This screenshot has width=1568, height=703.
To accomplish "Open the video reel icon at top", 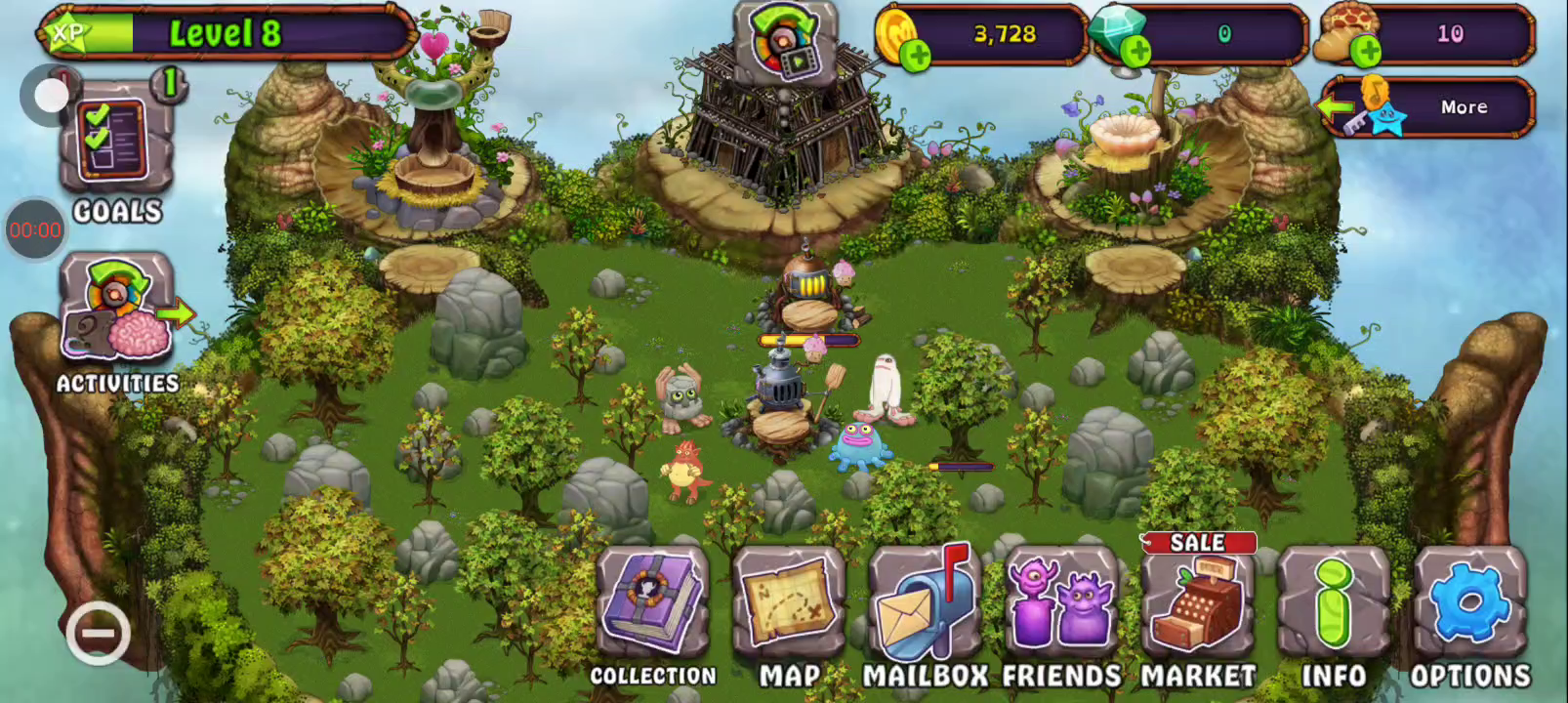I will pos(785,43).
